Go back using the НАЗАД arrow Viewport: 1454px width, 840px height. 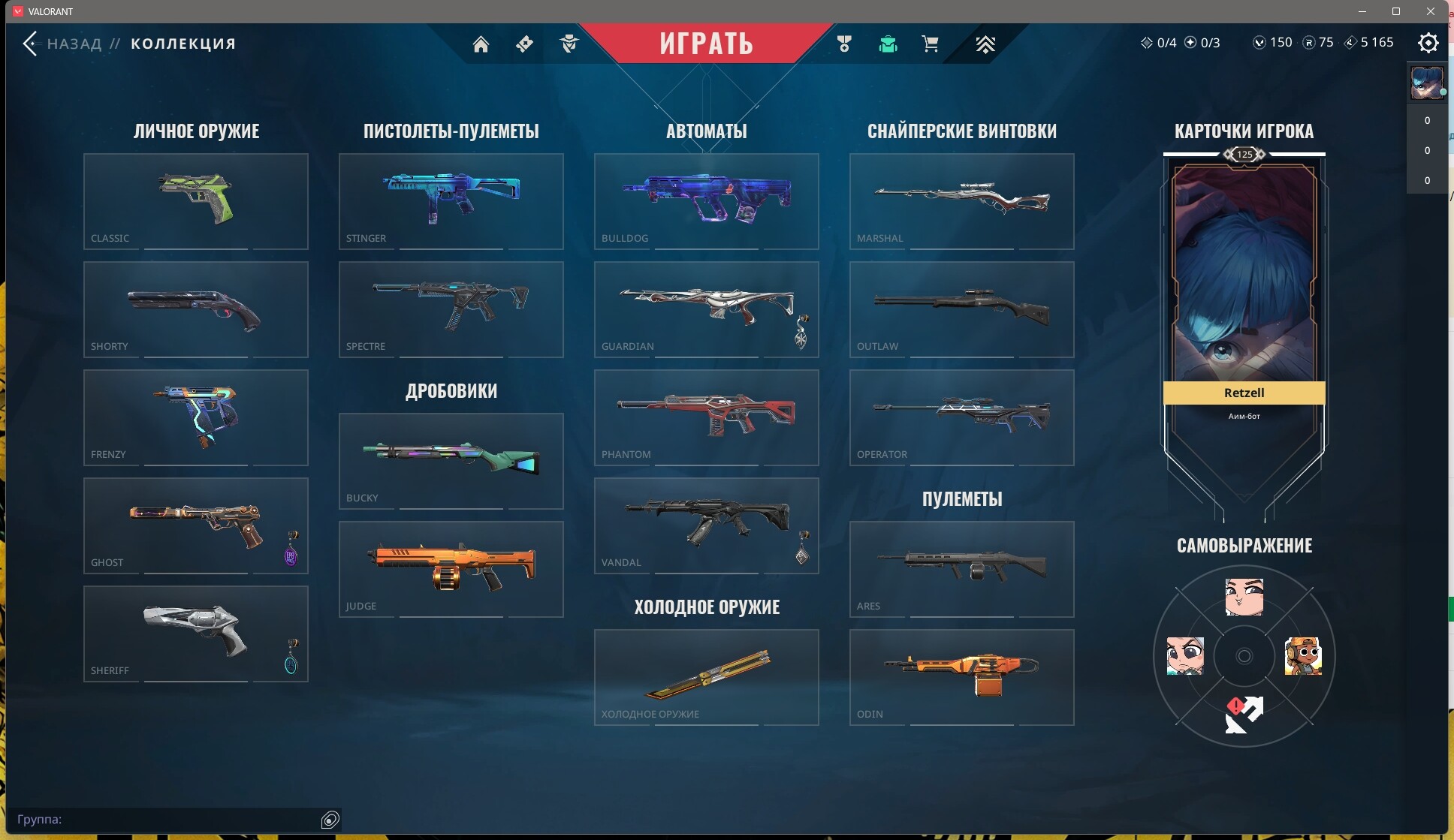[x=31, y=44]
